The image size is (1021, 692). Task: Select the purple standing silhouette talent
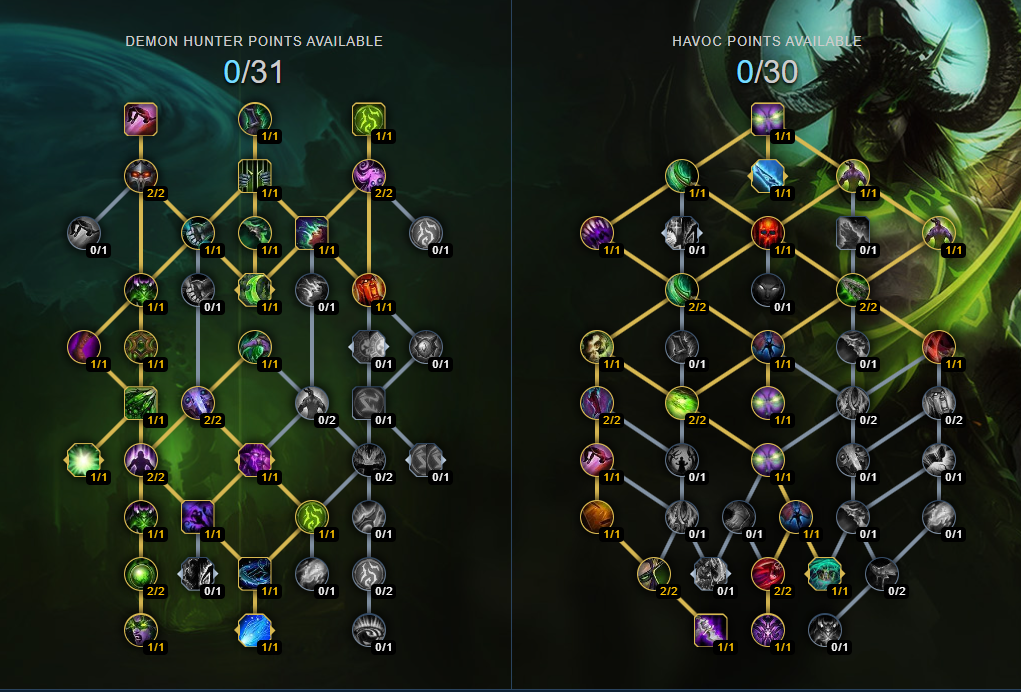coord(140,459)
